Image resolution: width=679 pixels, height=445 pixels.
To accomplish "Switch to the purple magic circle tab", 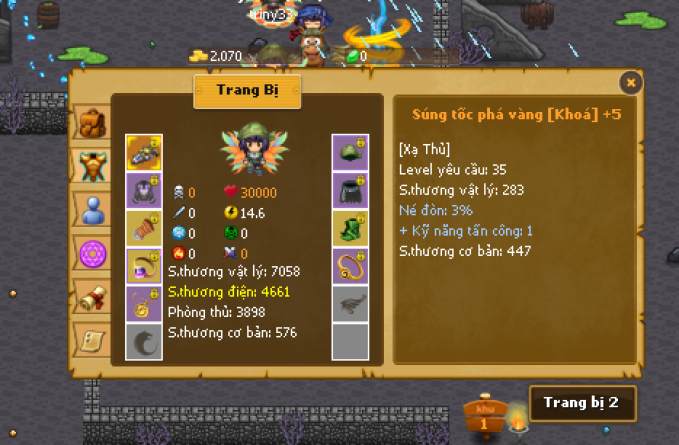I will click(93, 253).
